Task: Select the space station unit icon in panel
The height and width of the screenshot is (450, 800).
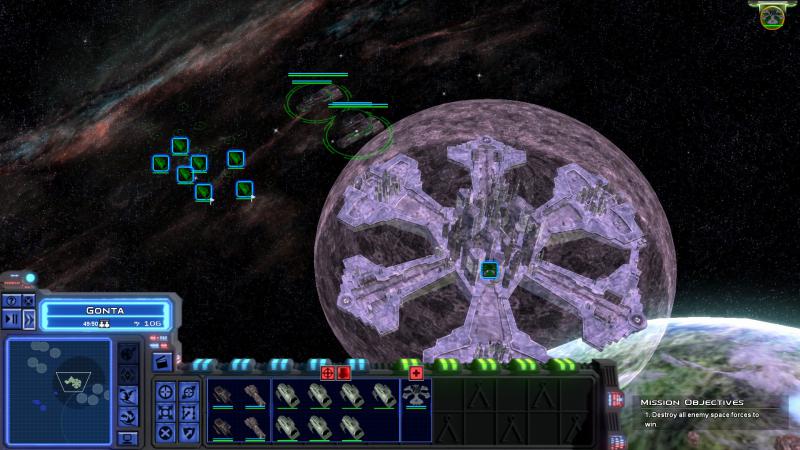Action: coord(415,395)
